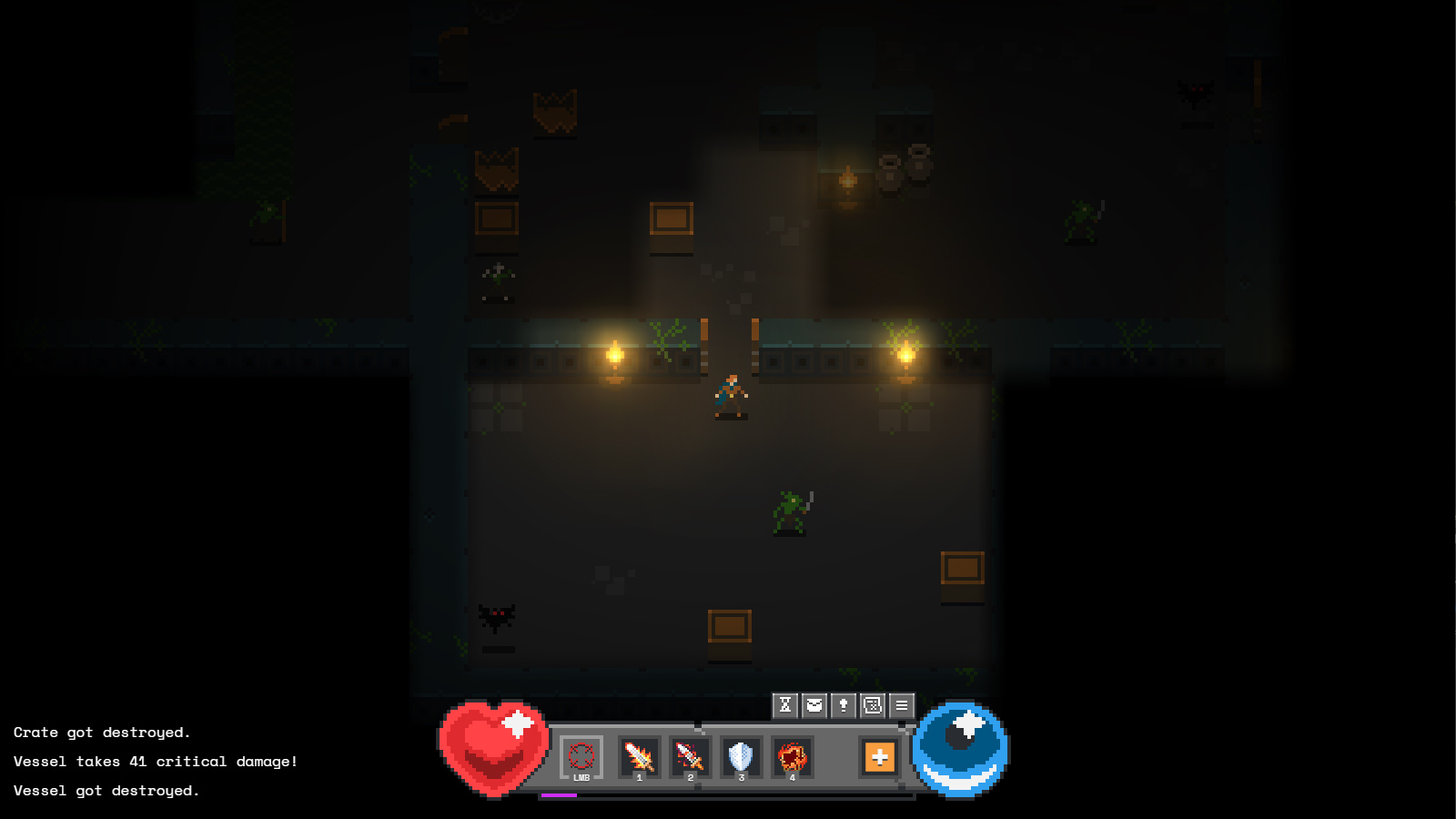Open the inventory chest icon
This screenshot has height=819, width=1456.
pos(813,704)
